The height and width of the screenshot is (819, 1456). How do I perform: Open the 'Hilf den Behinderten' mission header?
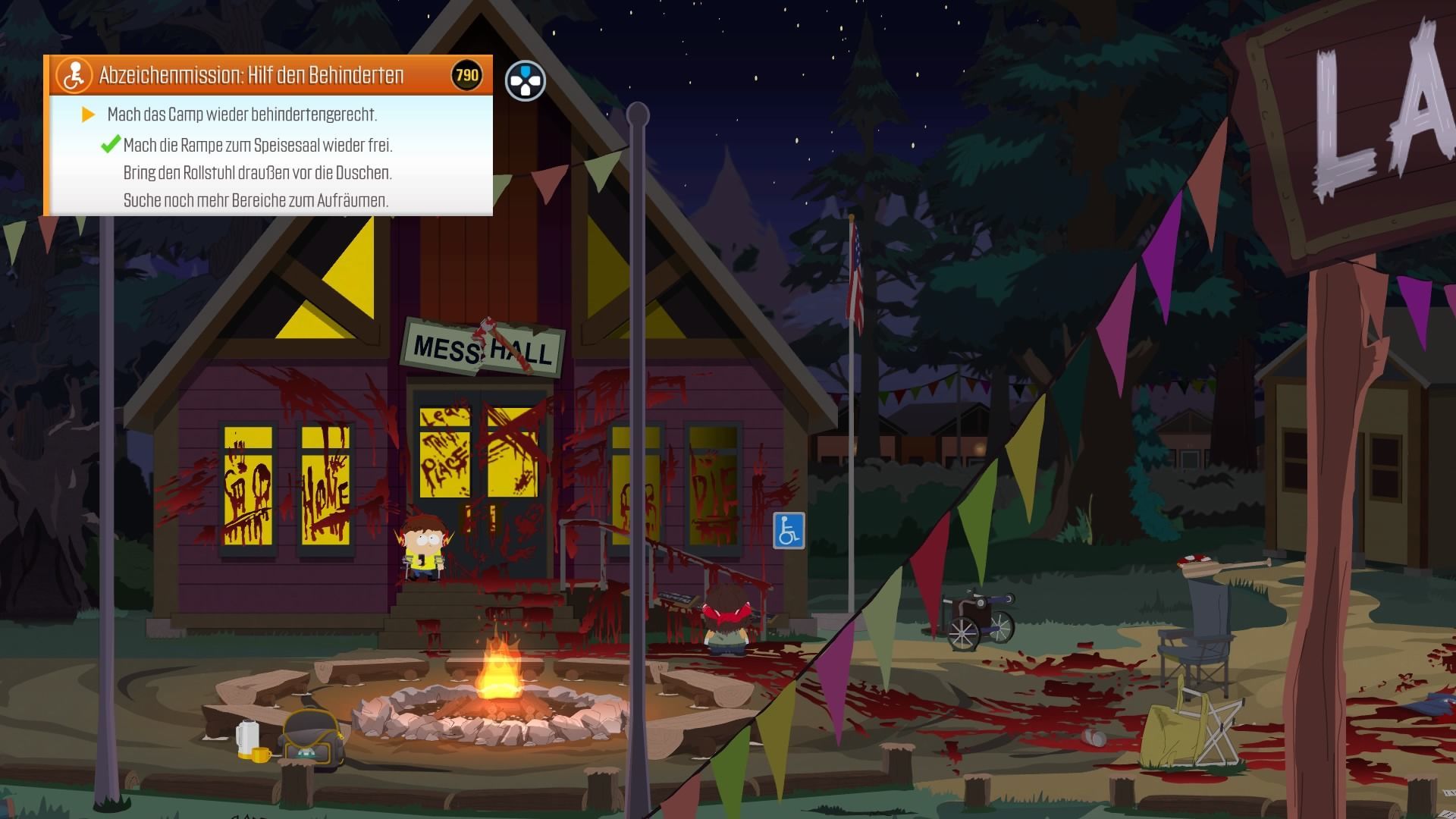[251, 75]
